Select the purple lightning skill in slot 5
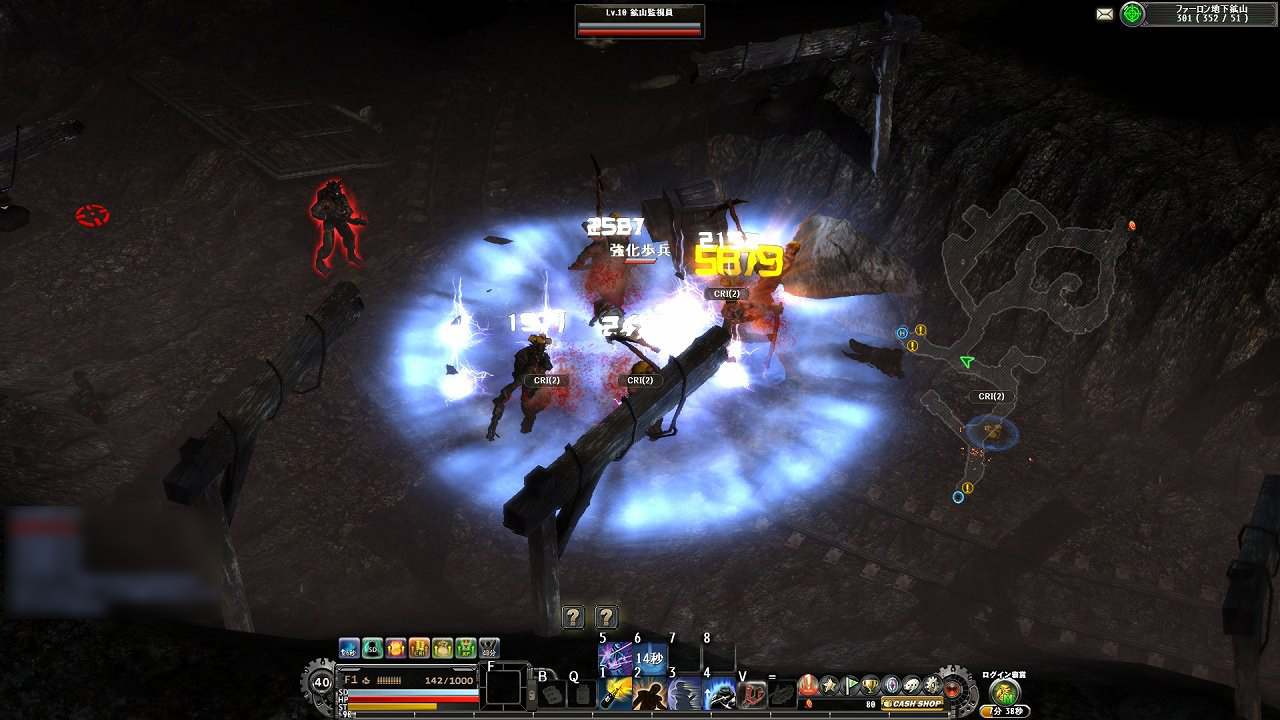 pyautogui.click(x=613, y=657)
